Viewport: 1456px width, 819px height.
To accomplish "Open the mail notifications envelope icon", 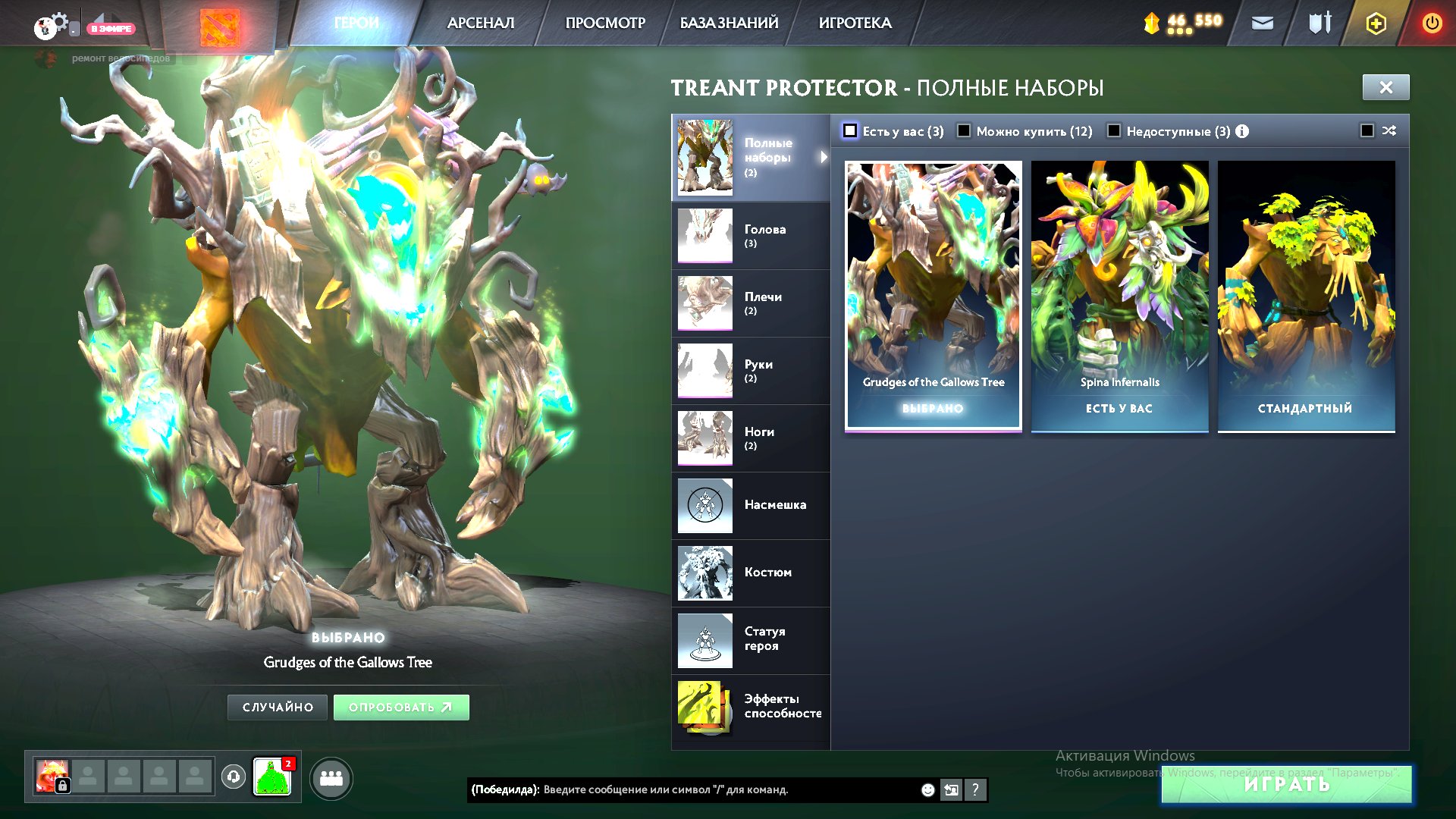I will (x=1263, y=24).
